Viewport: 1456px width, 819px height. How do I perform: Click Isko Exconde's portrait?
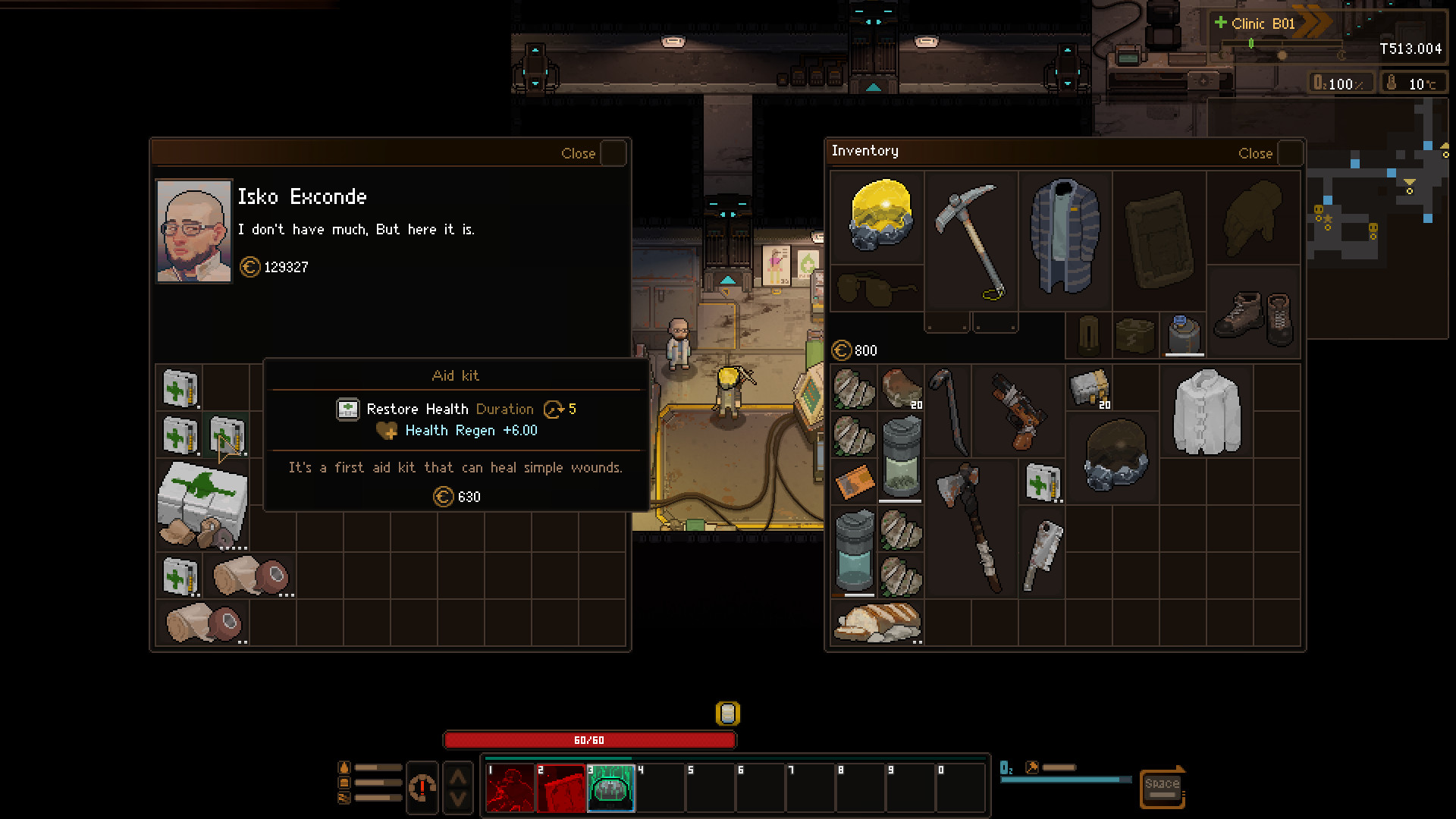click(x=193, y=230)
